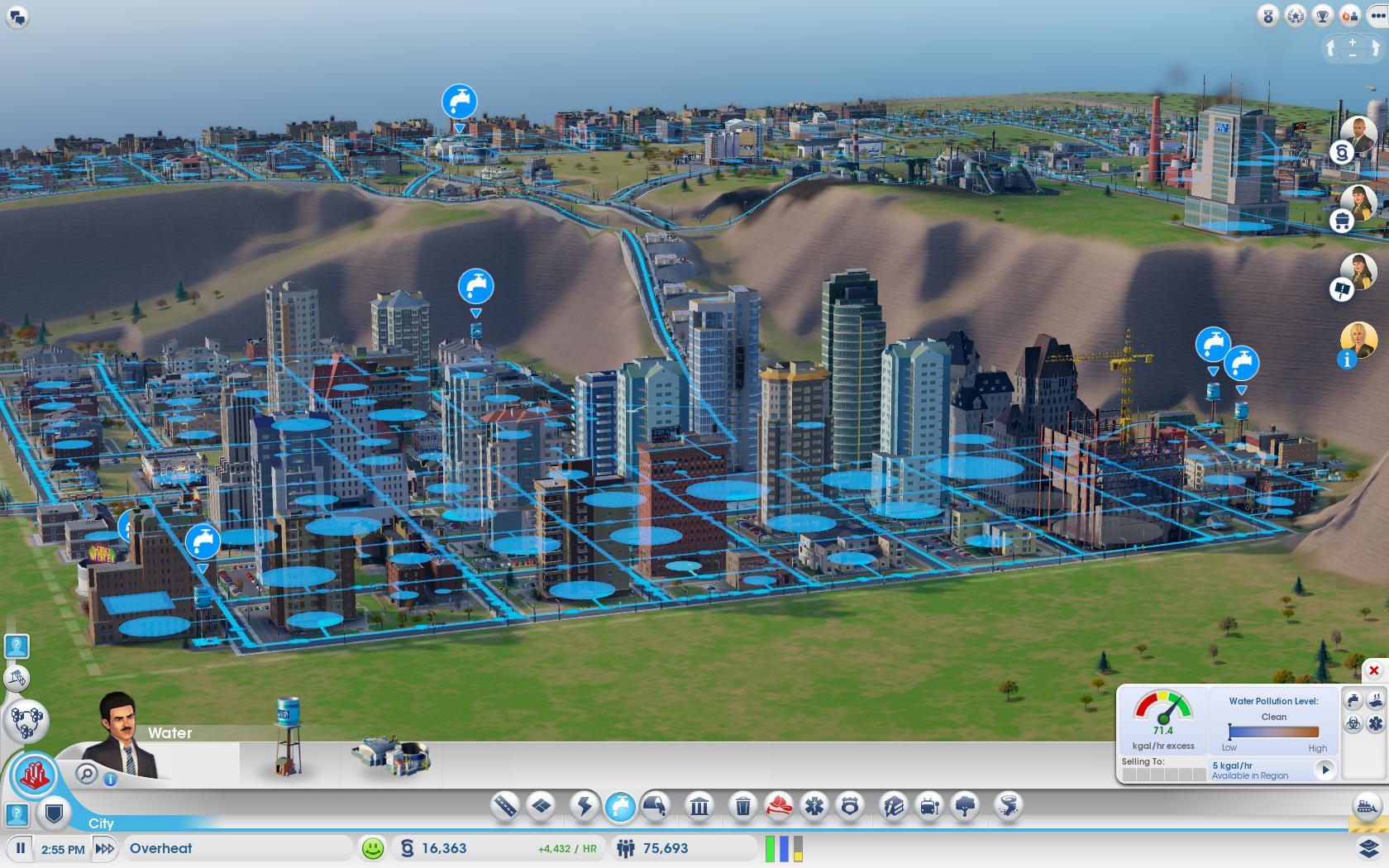1389x868 pixels.
Task: Close the water data panel
Action: click(x=1373, y=670)
